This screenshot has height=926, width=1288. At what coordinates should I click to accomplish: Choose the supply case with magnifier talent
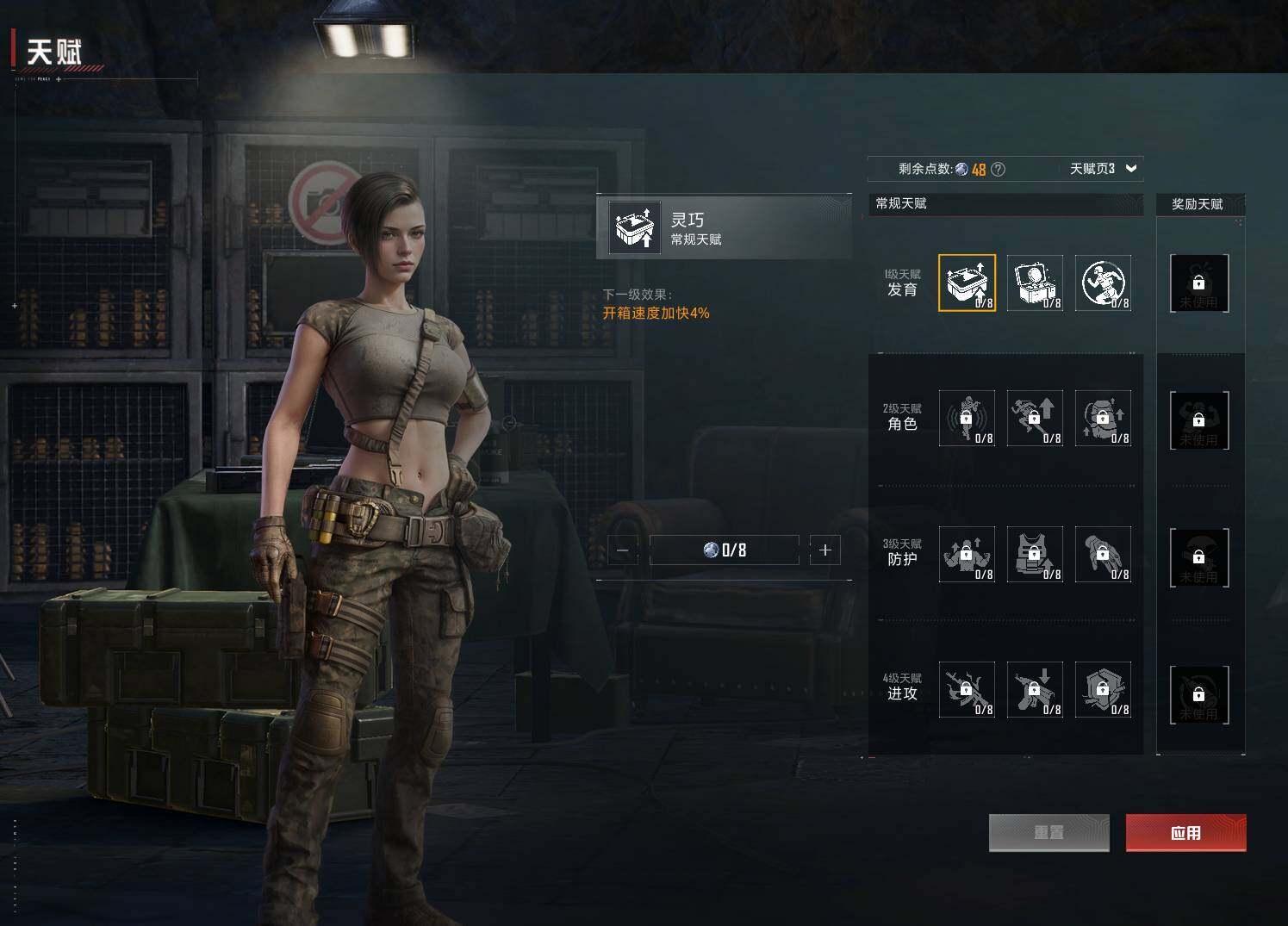[1035, 283]
